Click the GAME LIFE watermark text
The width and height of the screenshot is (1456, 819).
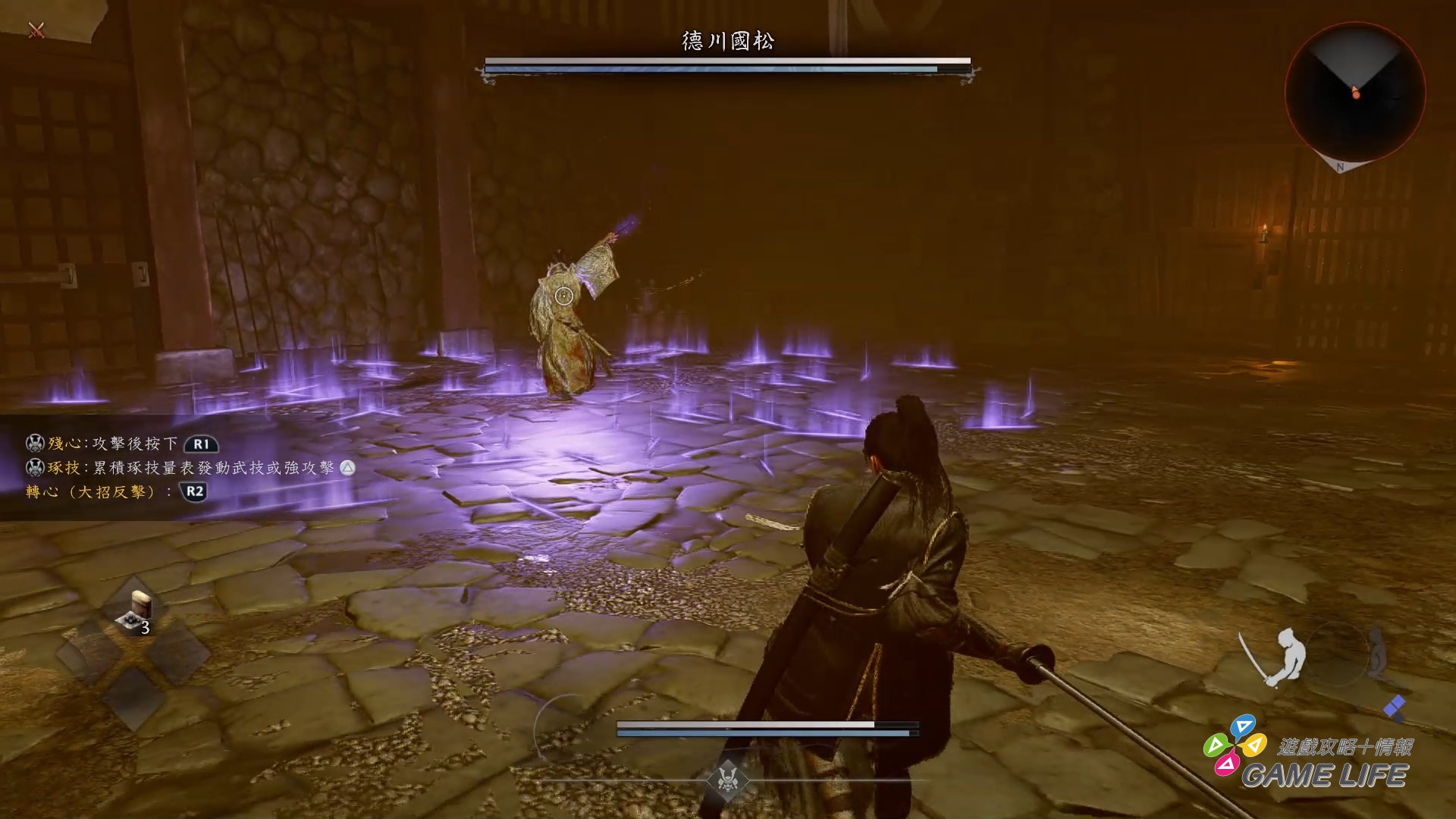(1326, 773)
